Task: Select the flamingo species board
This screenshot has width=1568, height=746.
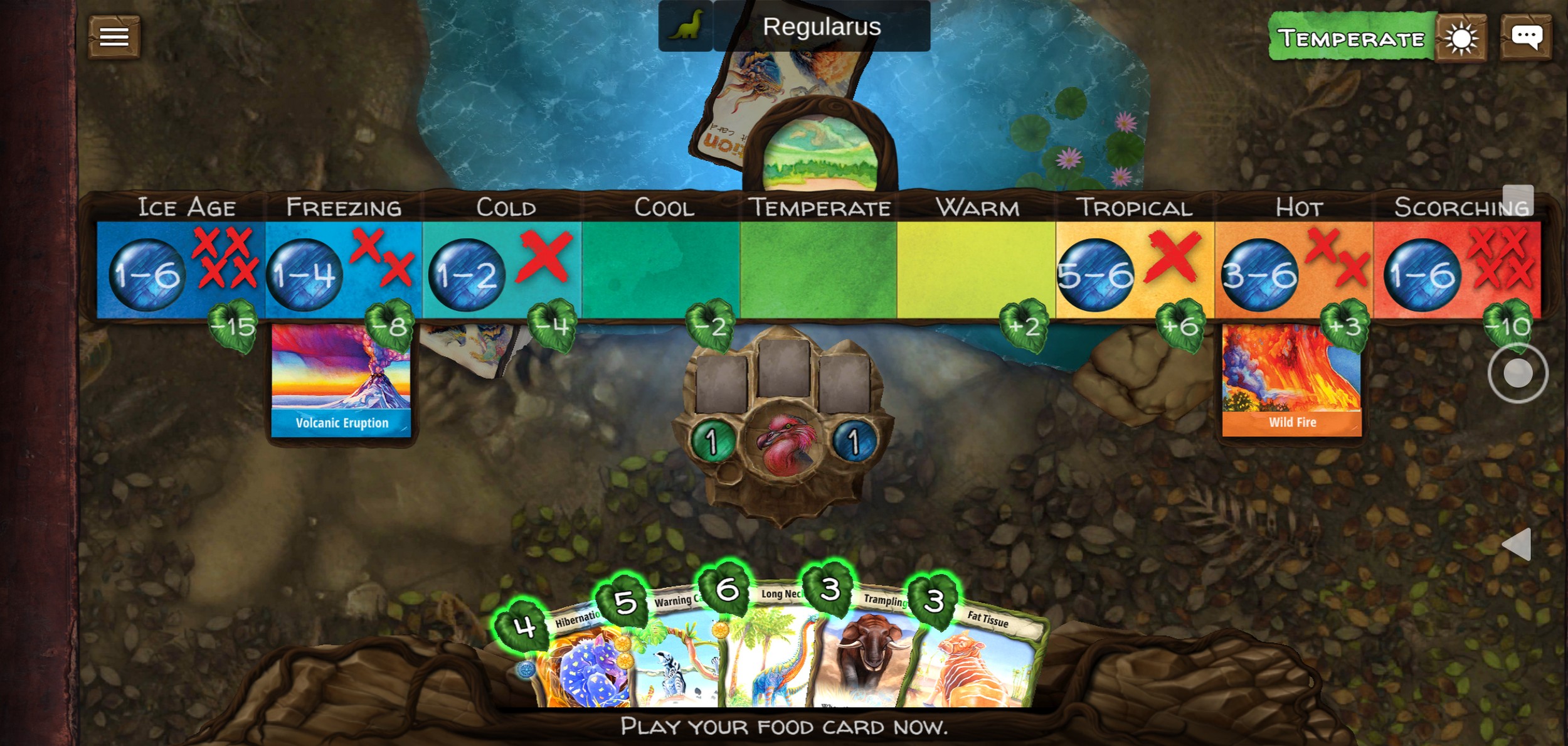Action: click(x=784, y=442)
